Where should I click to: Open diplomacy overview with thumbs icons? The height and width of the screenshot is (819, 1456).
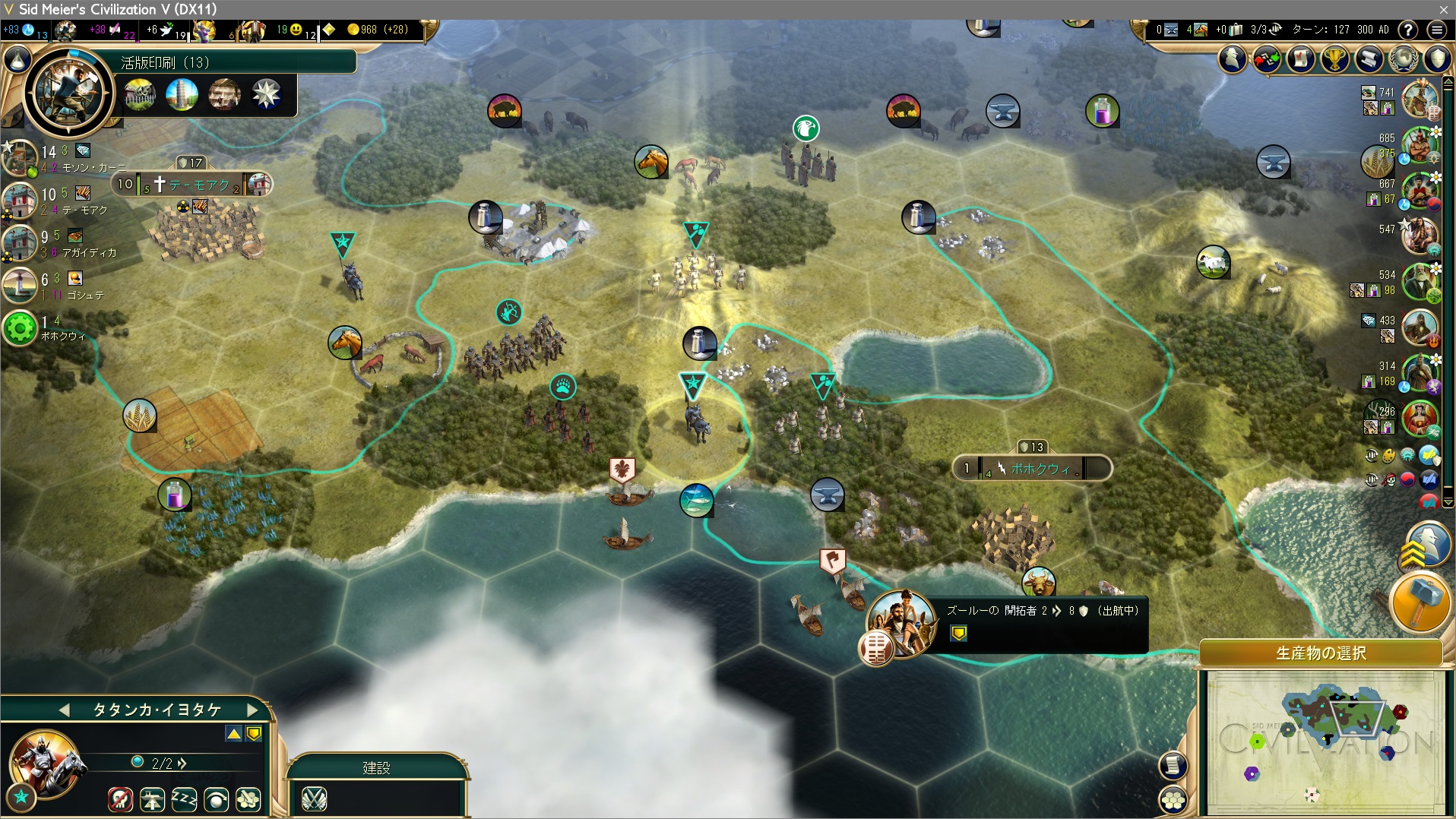click(x=1267, y=59)
